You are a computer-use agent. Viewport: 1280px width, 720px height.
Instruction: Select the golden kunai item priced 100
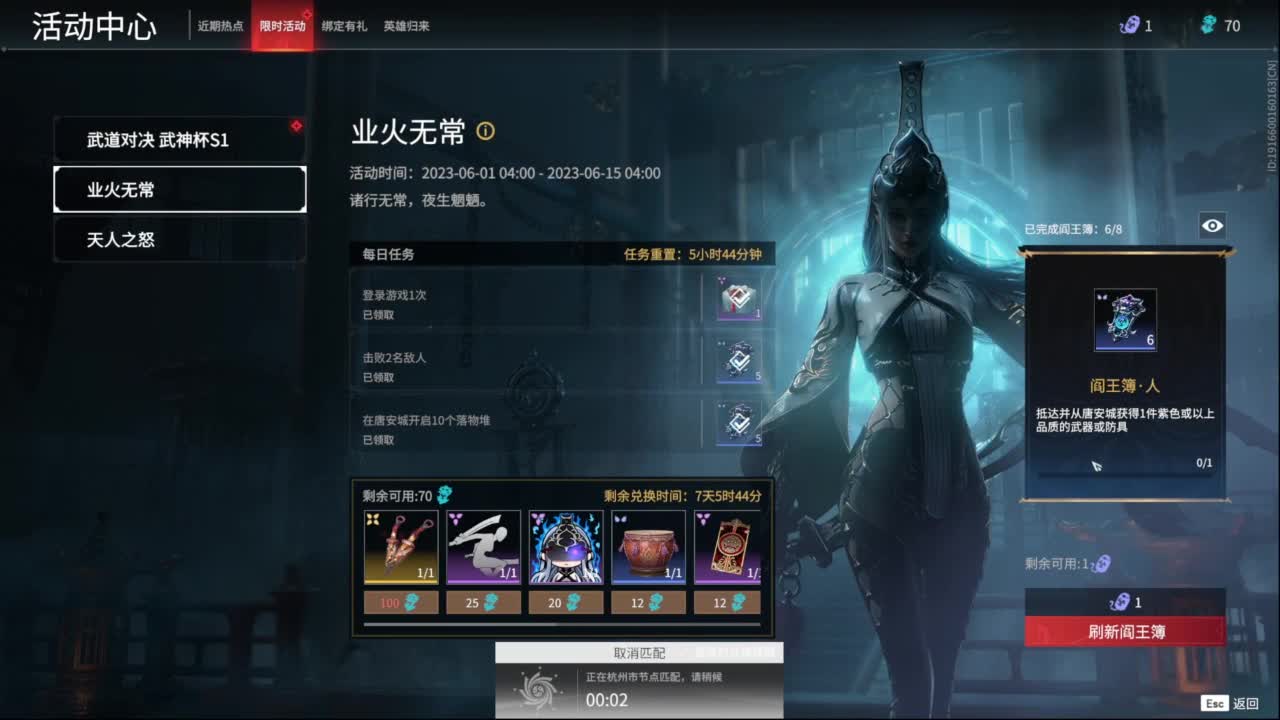401,545
